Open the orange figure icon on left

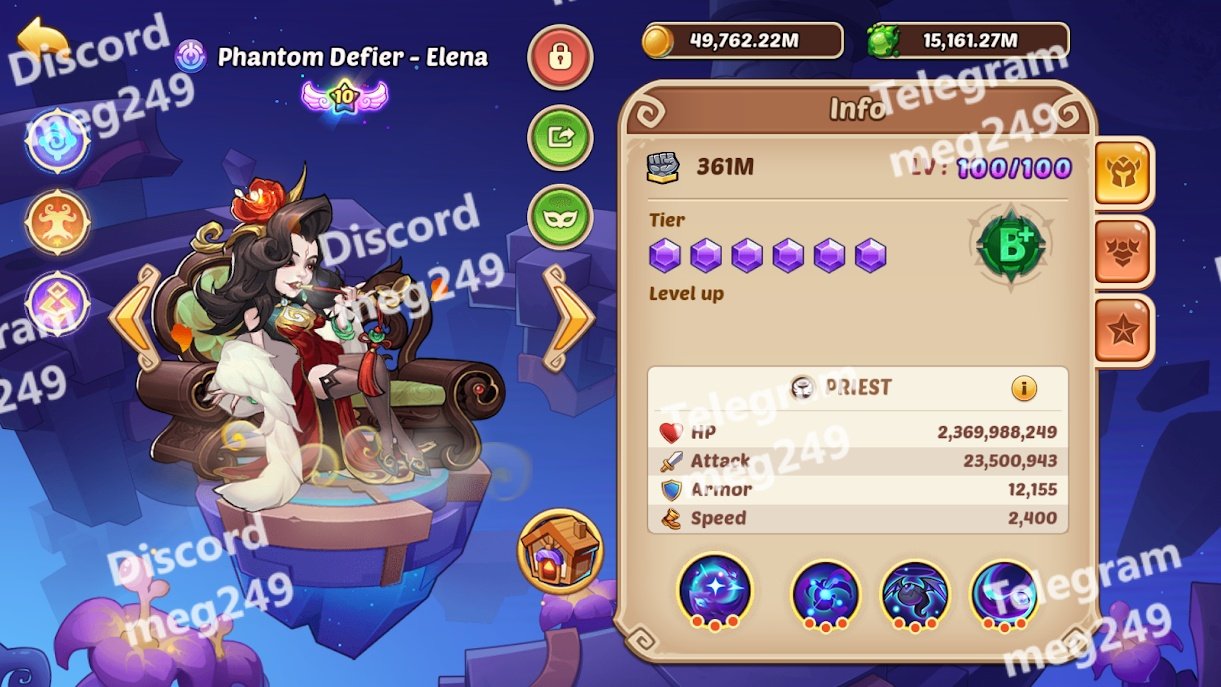coord(58,221)
